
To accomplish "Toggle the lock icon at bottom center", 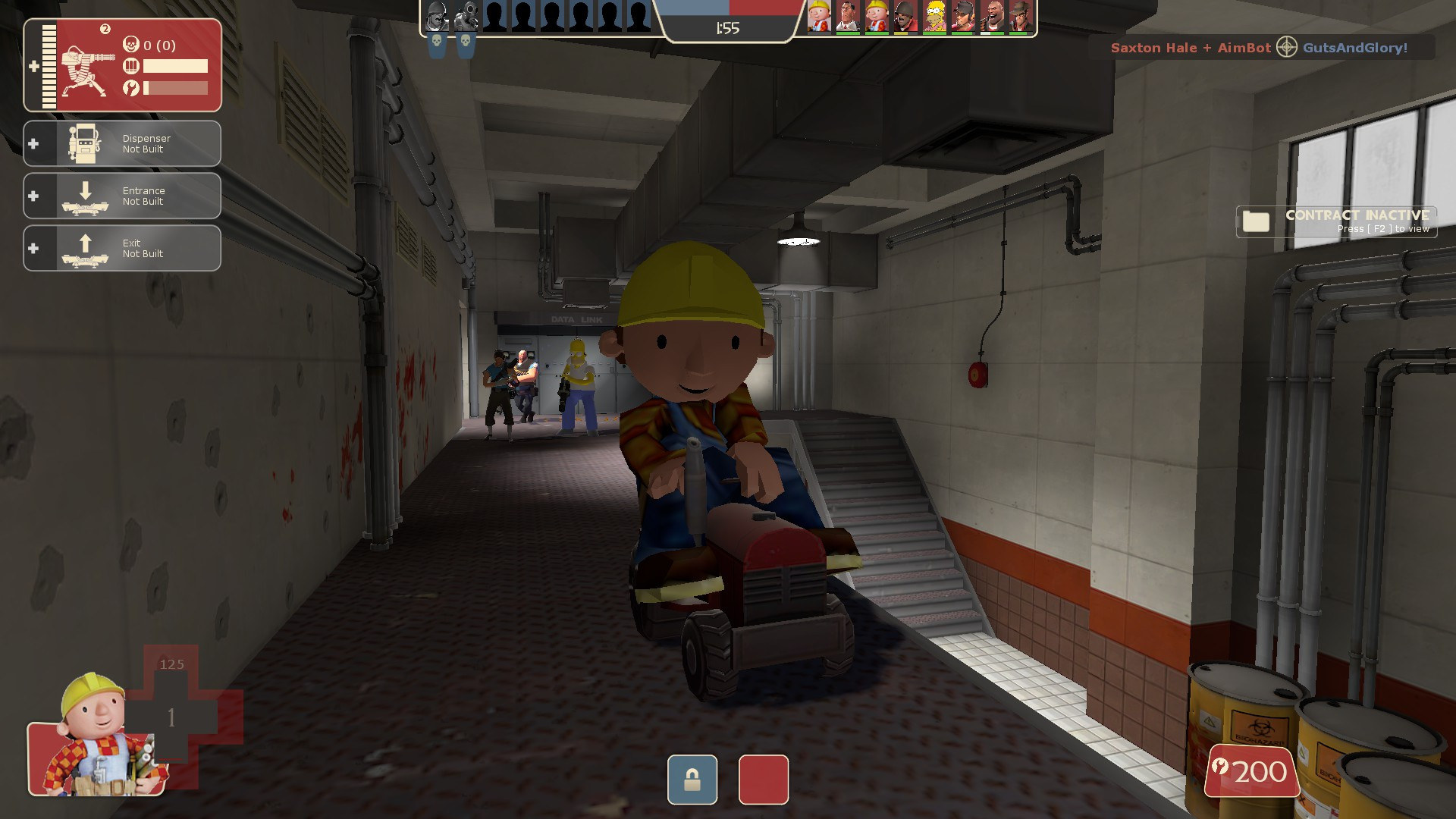I will click(x=691, y=780).
